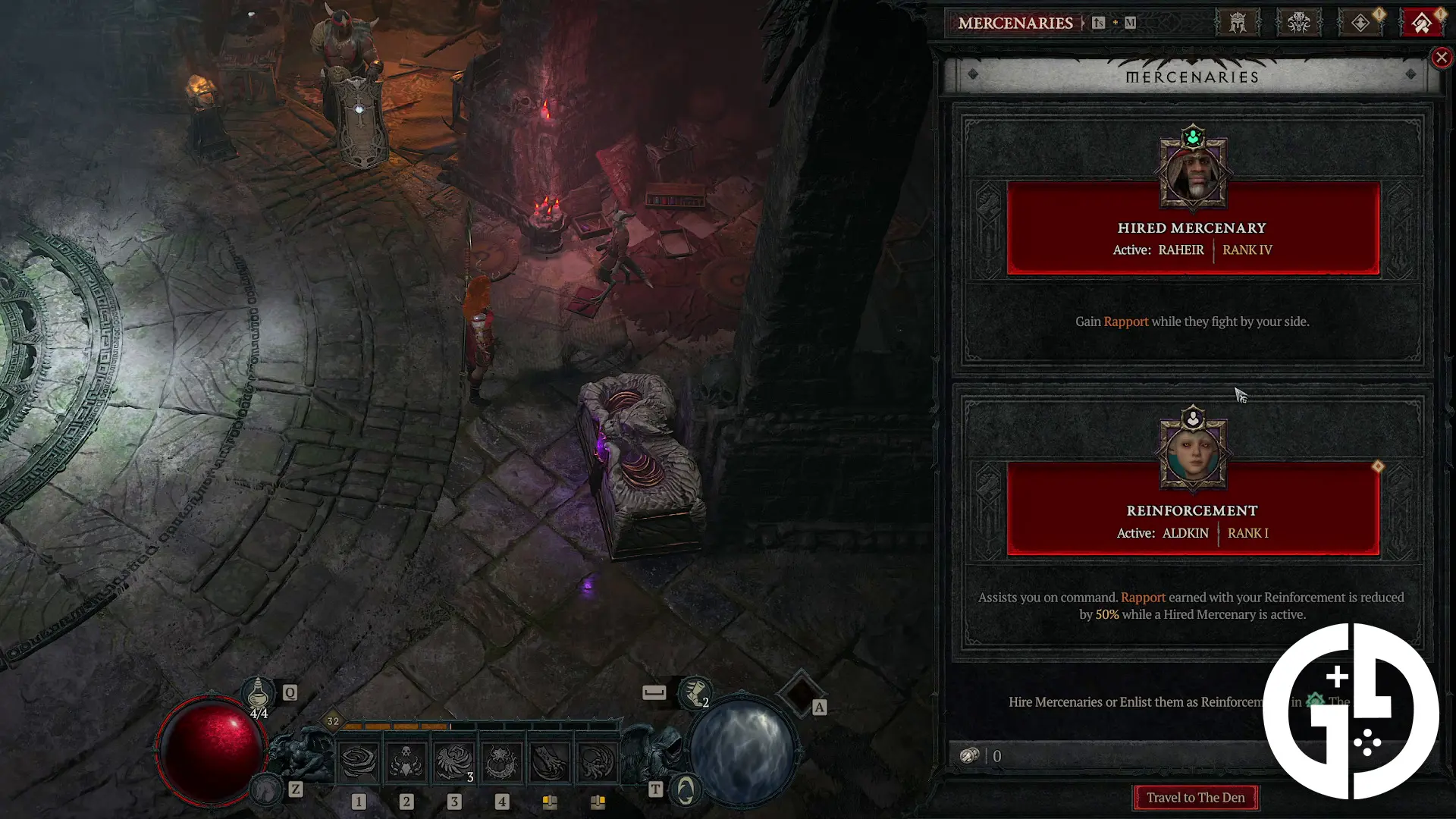Activate the clawed hand skill

[549, 761]
